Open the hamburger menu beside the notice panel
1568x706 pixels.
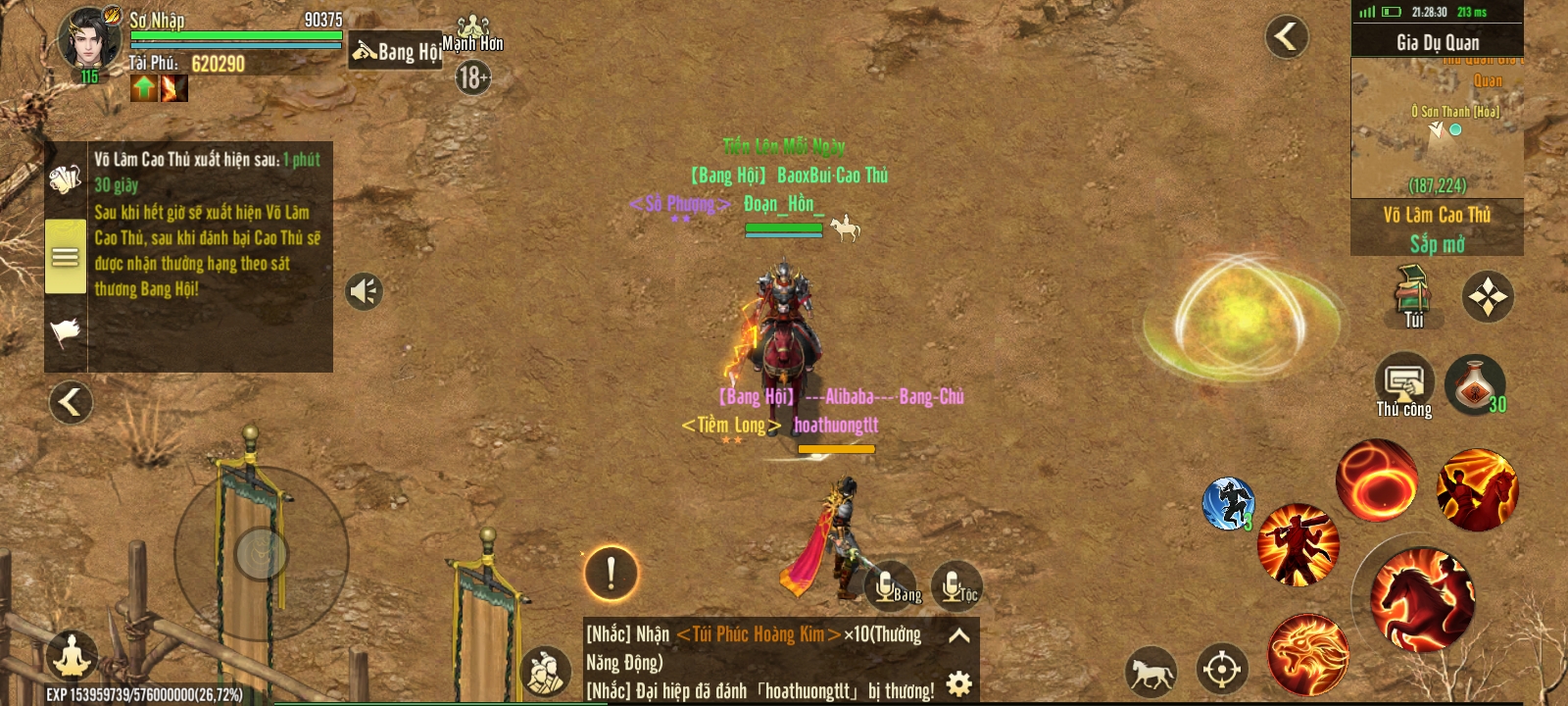[65, 256]
